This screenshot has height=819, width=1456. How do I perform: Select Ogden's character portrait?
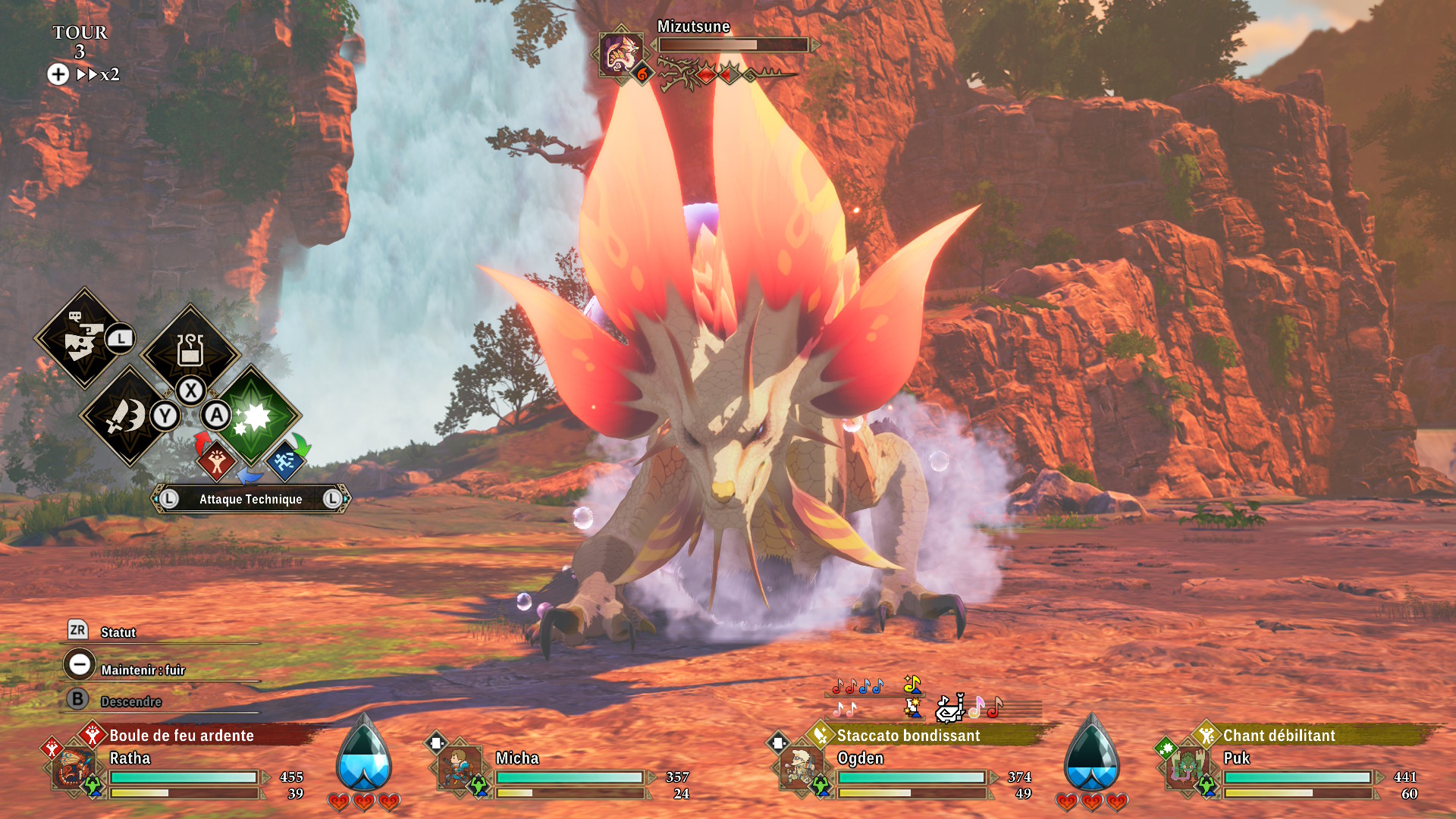[801, 768]
